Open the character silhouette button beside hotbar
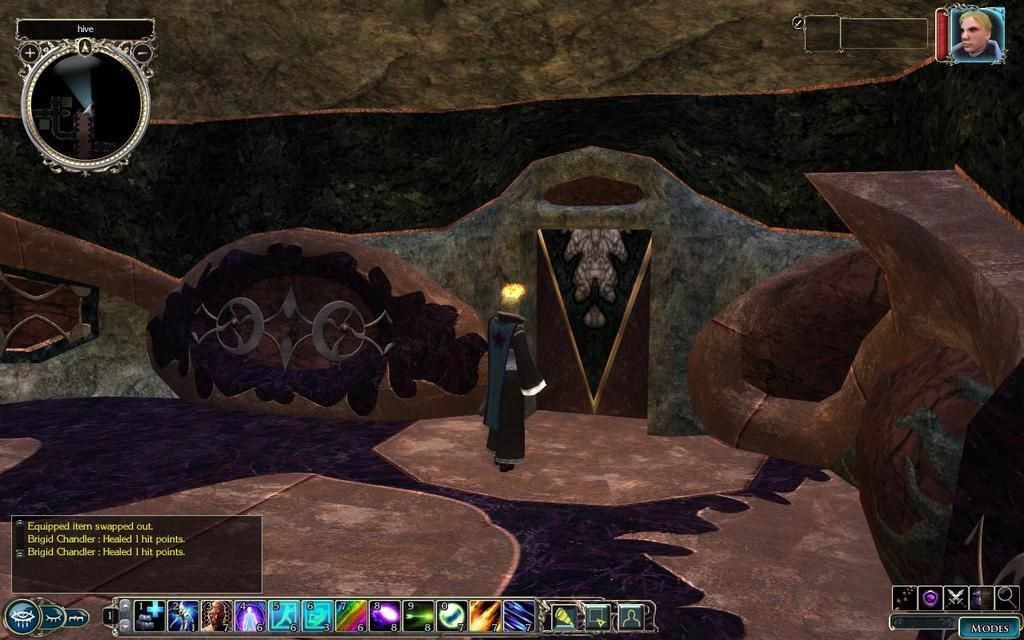The width and height of the screenshot is (1024, 640). tap(631, 615)
